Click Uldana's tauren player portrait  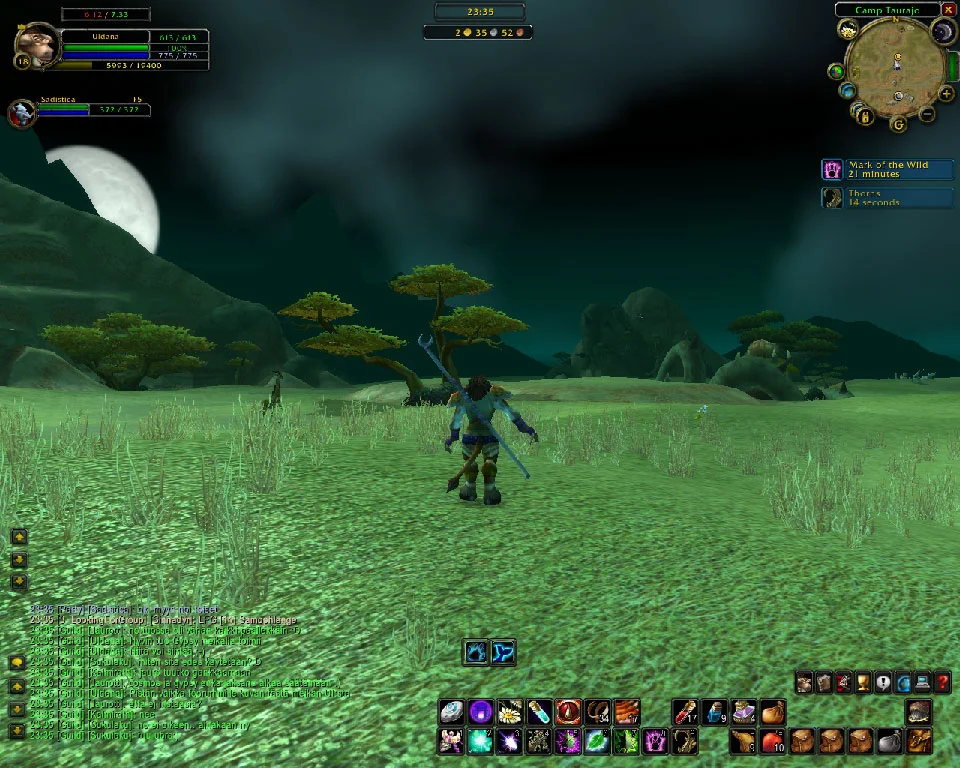(34, 46)
